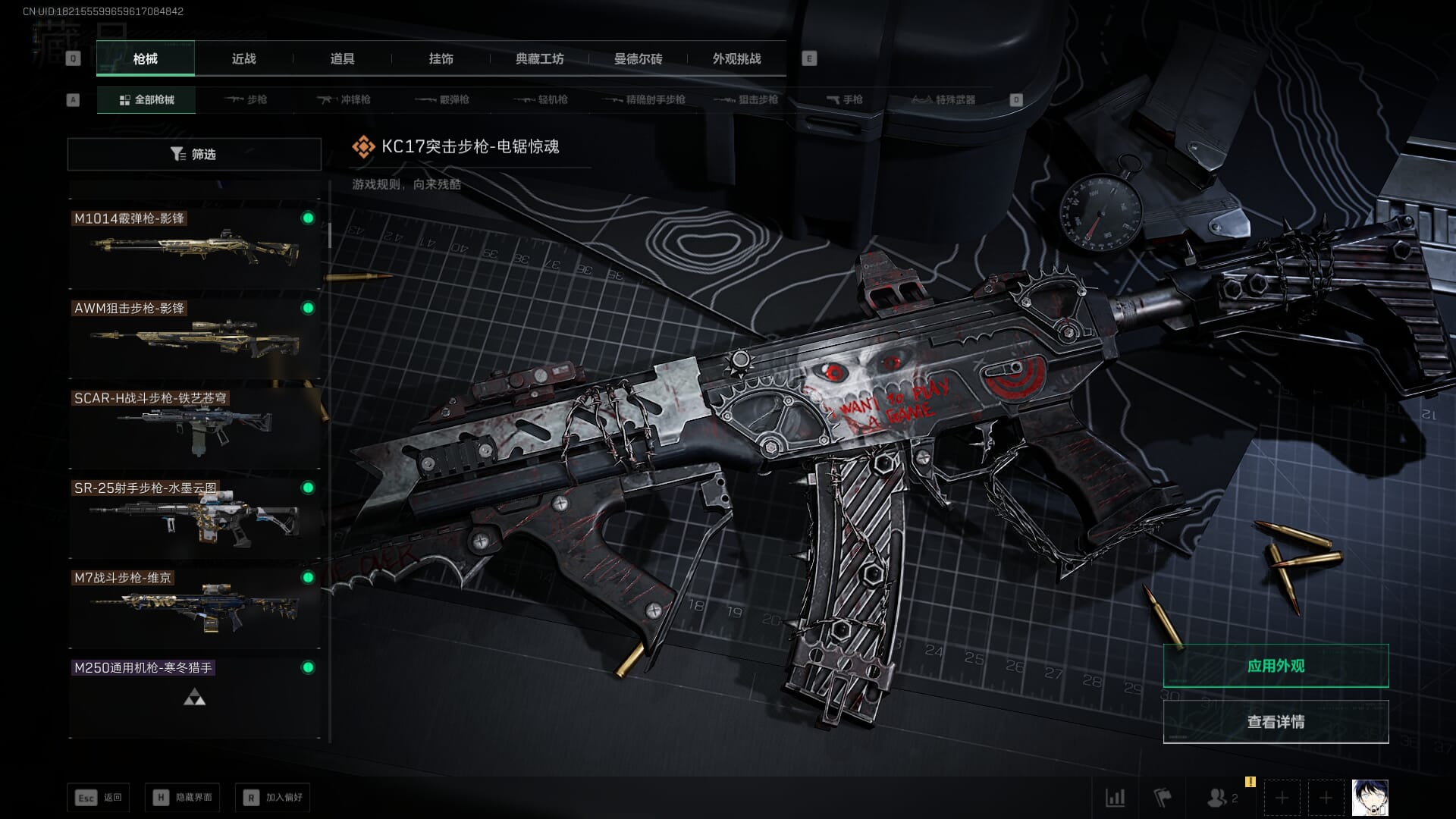Switch to the 曼德尔砖 tab

pos(638,58)
